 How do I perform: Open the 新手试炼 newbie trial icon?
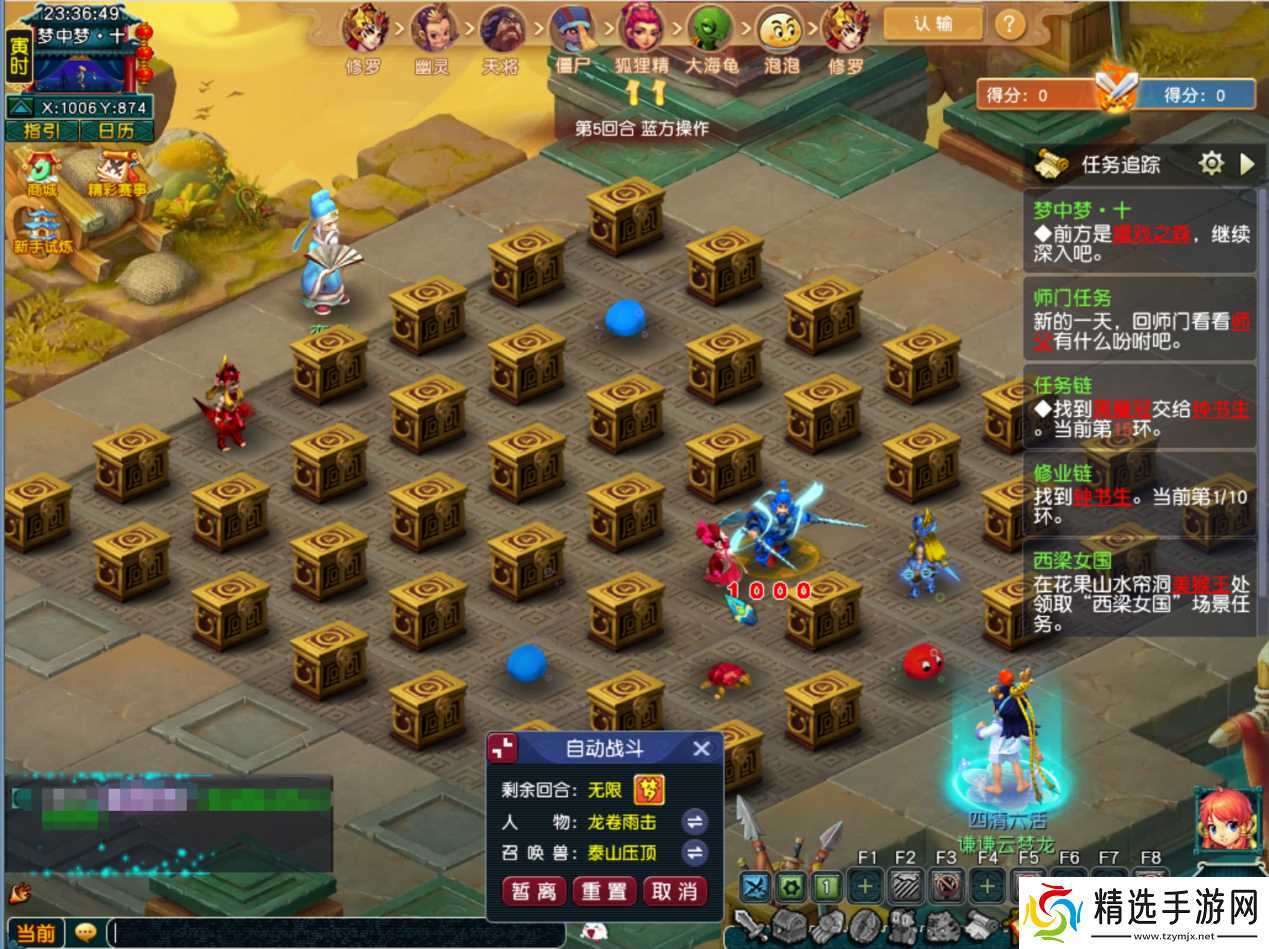[42, 232]
